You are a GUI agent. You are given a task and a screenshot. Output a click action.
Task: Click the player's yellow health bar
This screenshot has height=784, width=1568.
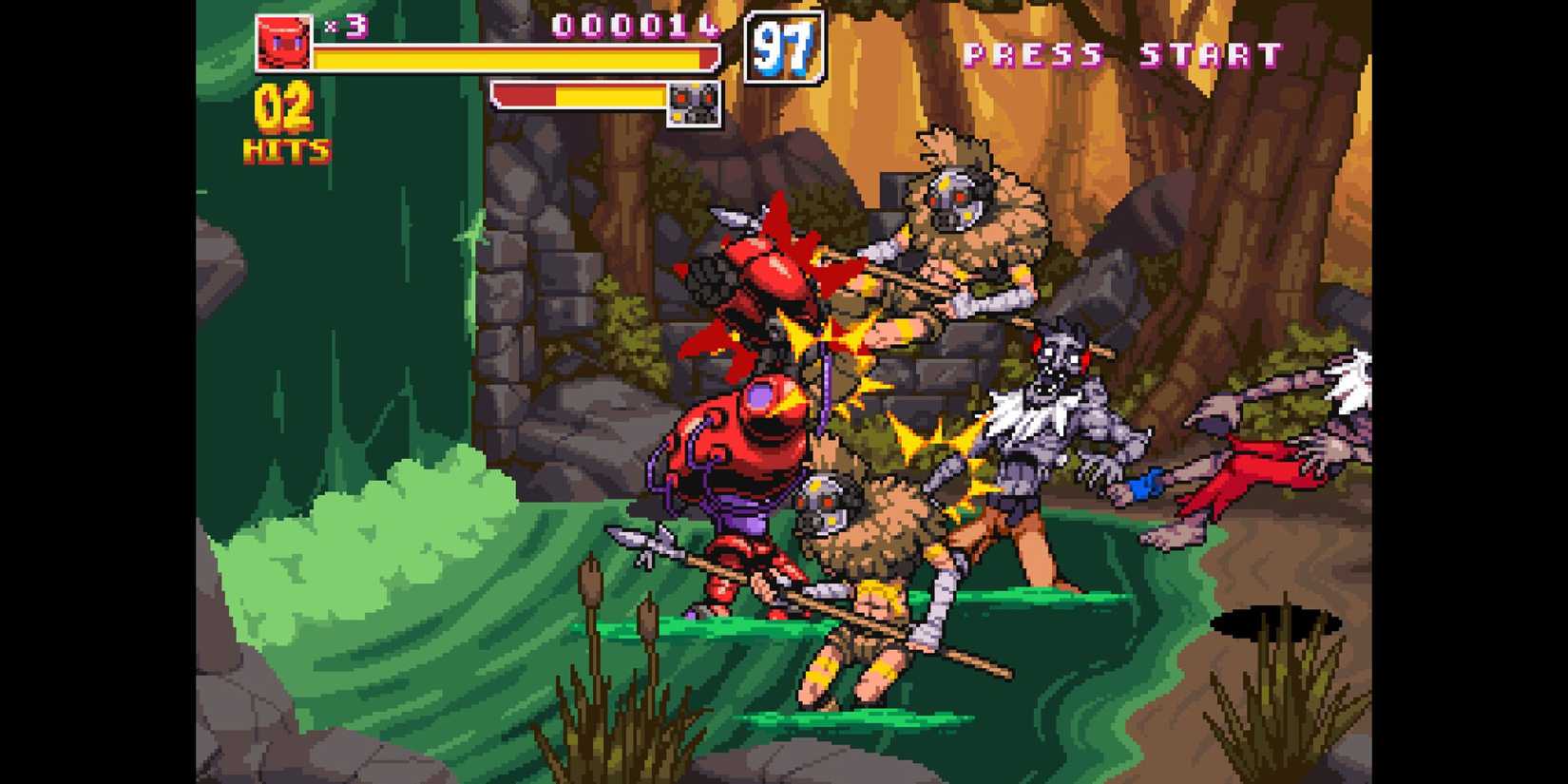513,59
